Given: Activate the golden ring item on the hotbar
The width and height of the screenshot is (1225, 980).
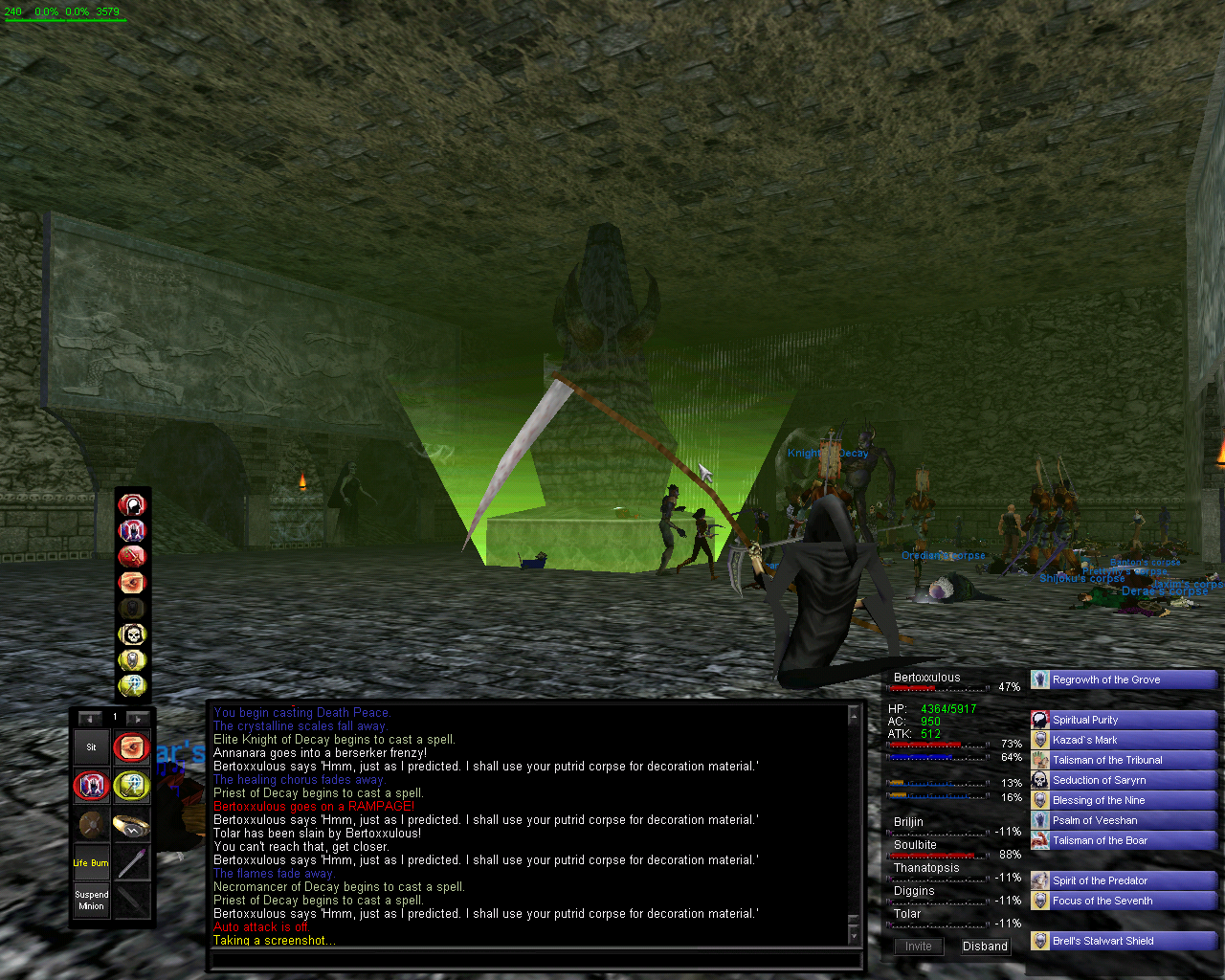Looking at the screenshot, I should click(x=134, y=825).
